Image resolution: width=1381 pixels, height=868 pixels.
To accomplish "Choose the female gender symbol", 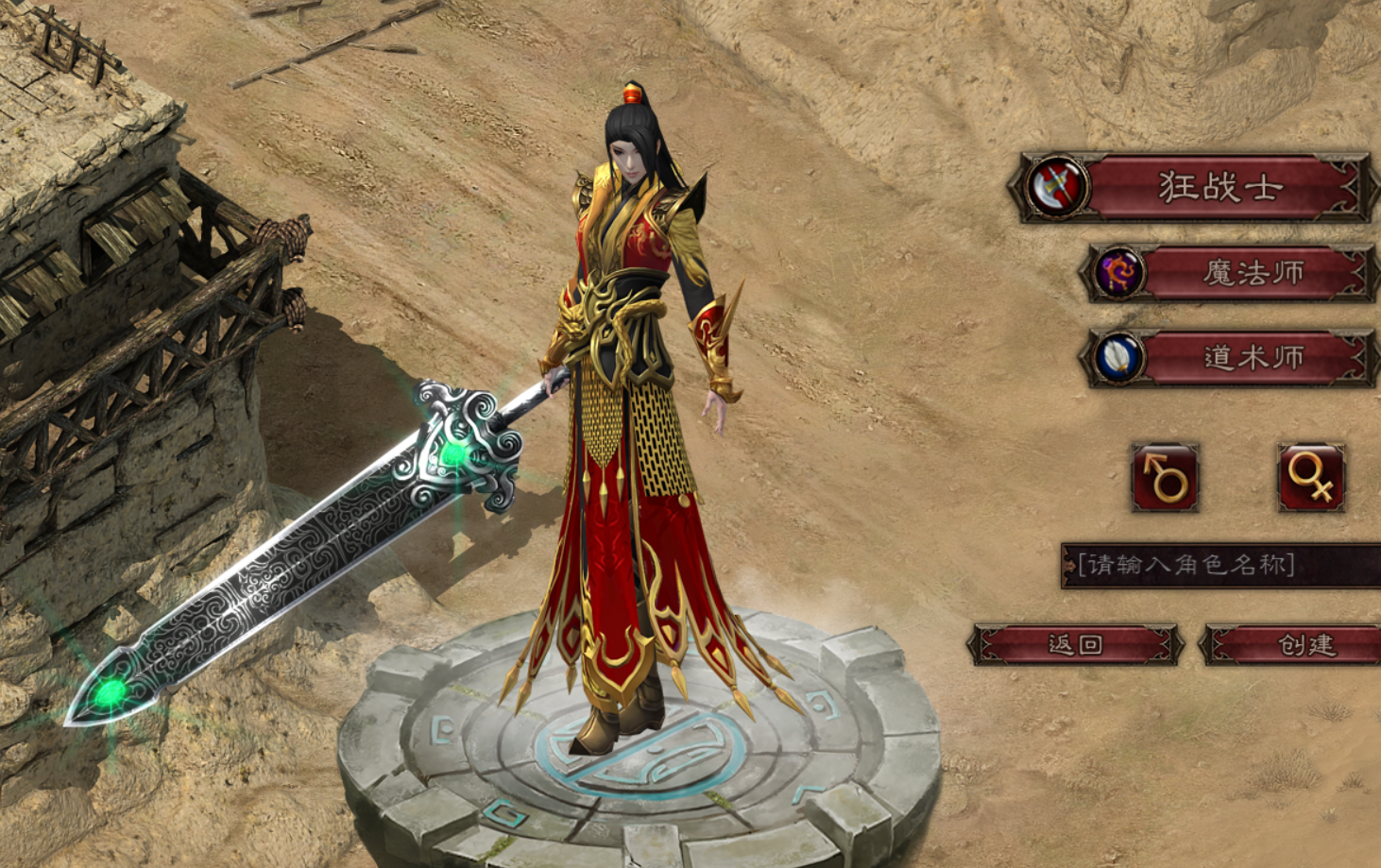I will (x=1311, y=477).
